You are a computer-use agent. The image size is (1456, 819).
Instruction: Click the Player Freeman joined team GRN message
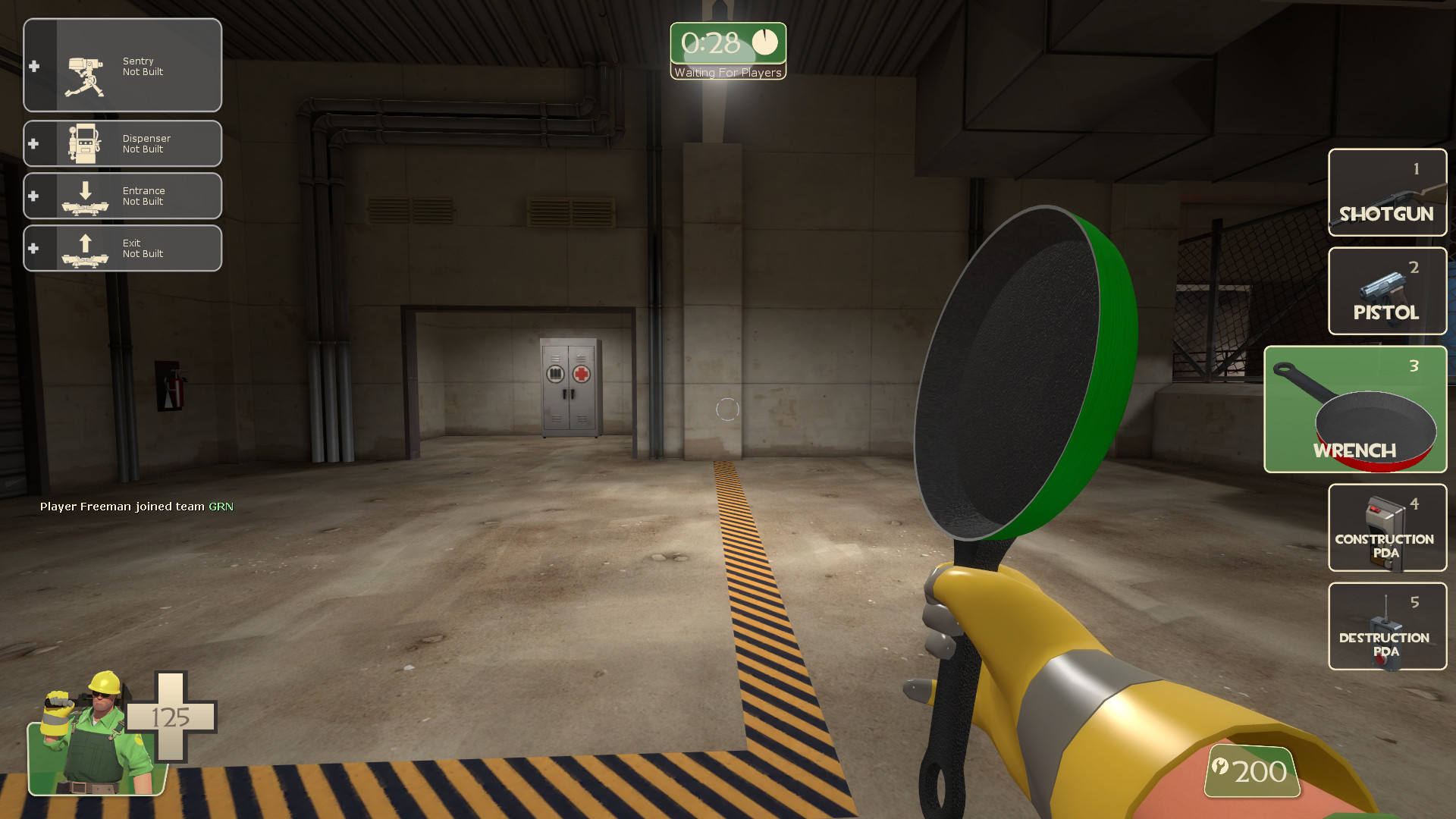[x=136, y=506]
